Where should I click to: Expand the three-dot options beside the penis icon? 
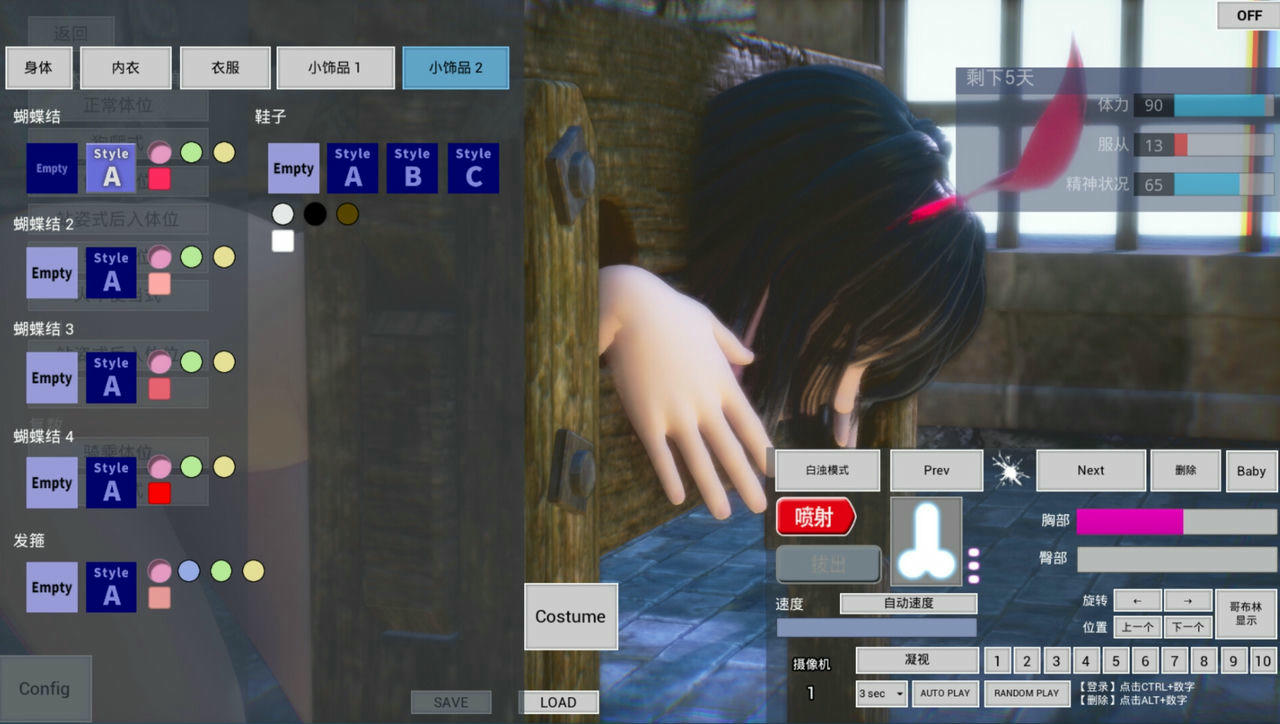click(x=974, y=565)
